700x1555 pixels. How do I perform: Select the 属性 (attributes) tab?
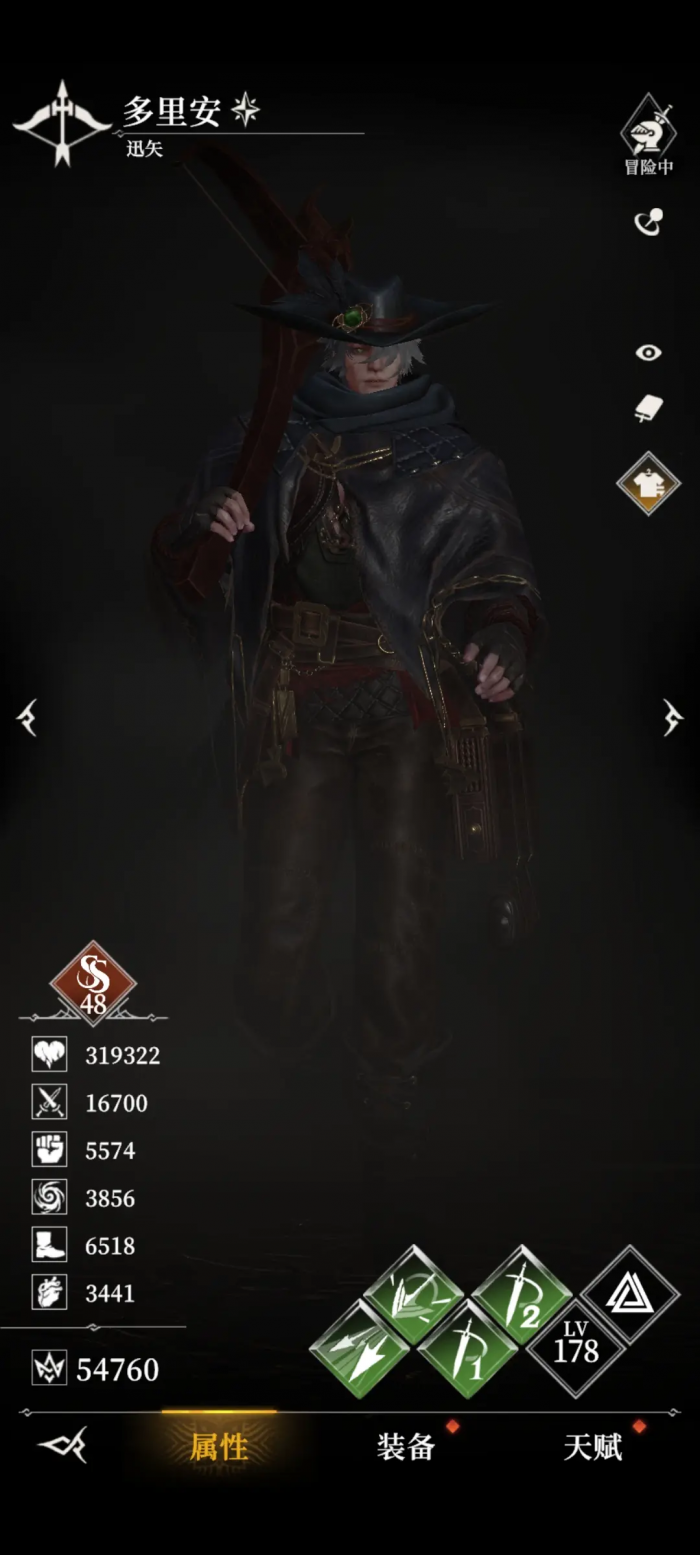coord(219,1446)
